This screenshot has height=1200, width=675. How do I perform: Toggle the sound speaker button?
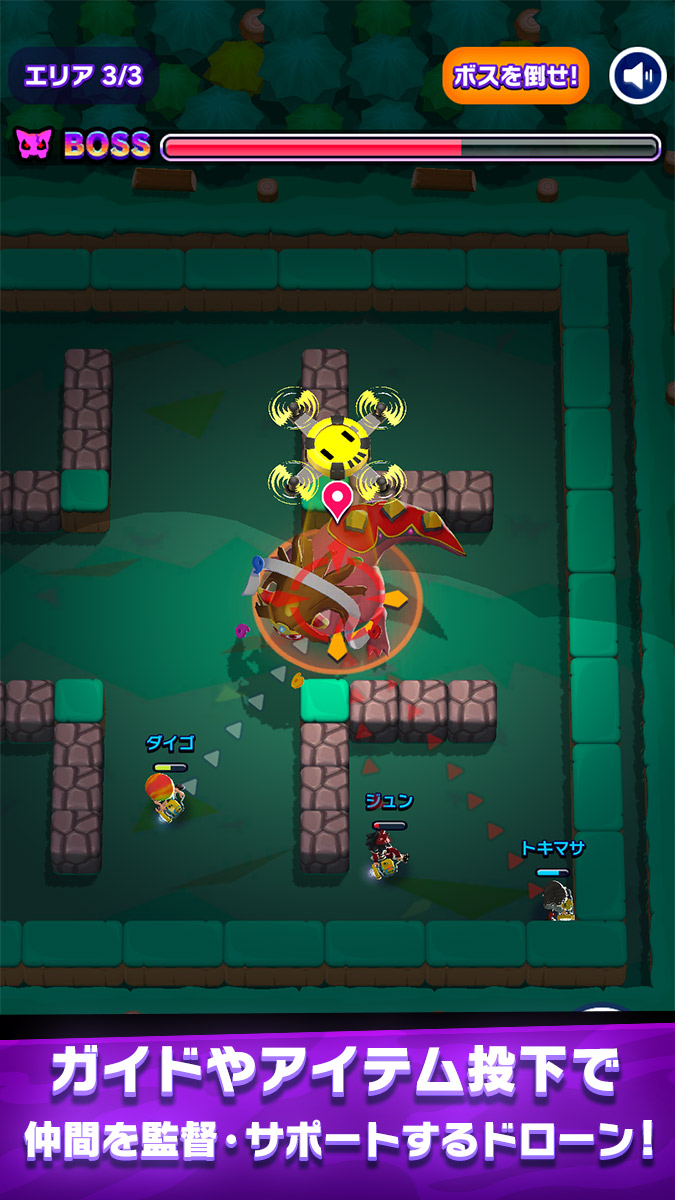[x=638, y=76]
